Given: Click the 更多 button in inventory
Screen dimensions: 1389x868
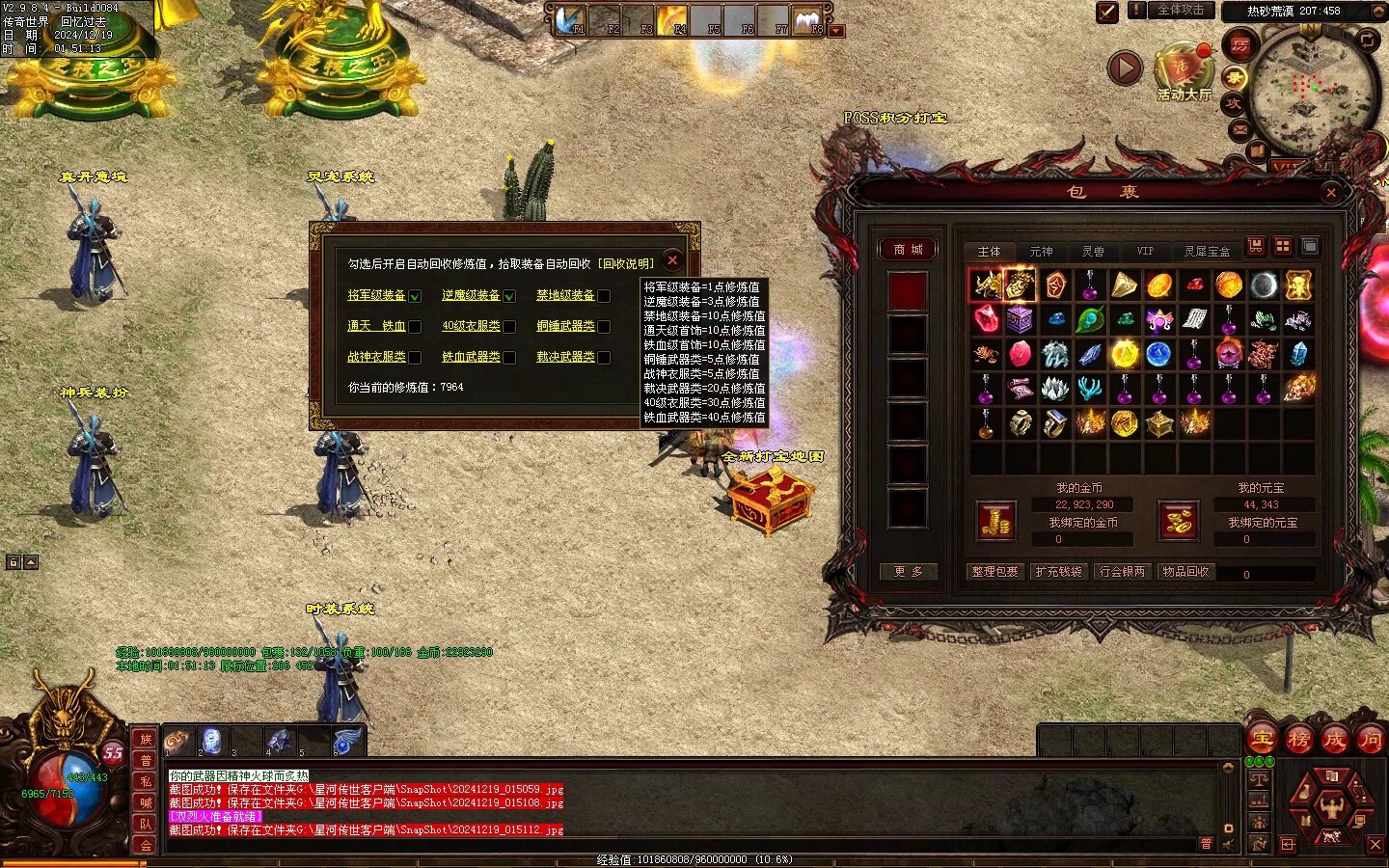Looking at the screenshot, I should click(908, 572).
